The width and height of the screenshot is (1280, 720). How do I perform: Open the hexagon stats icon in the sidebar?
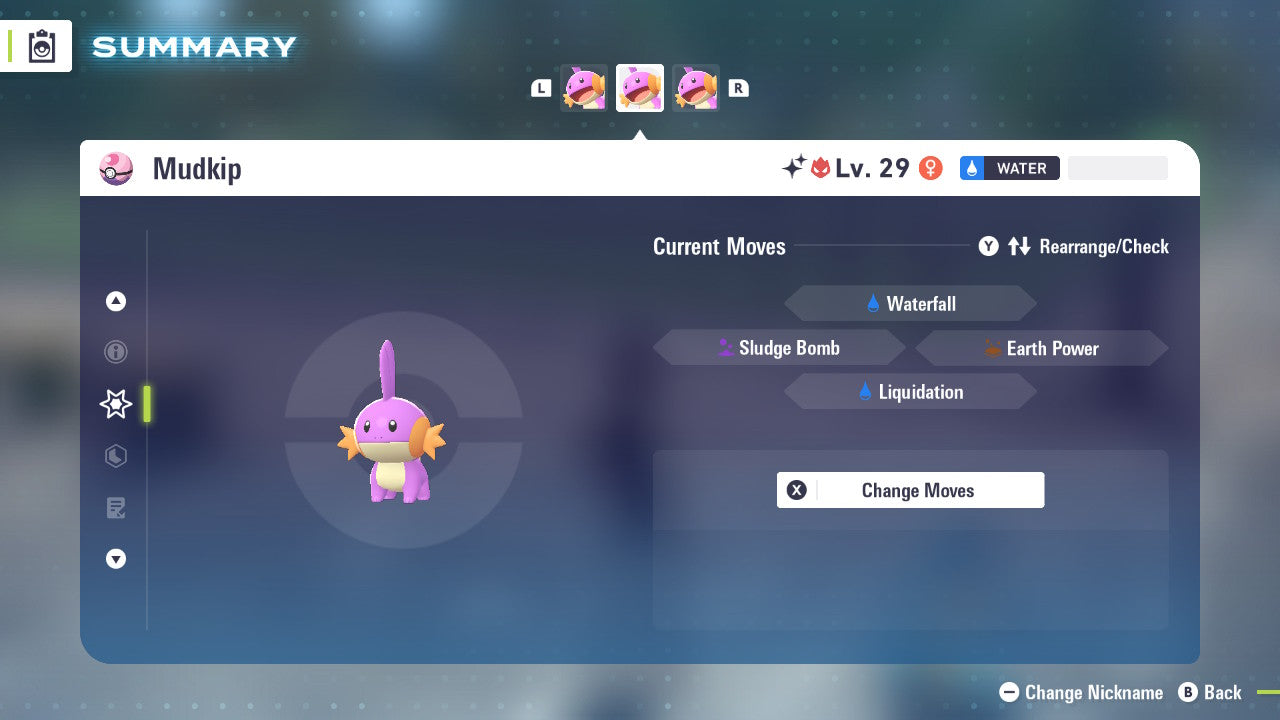click(x=115, y=456)
